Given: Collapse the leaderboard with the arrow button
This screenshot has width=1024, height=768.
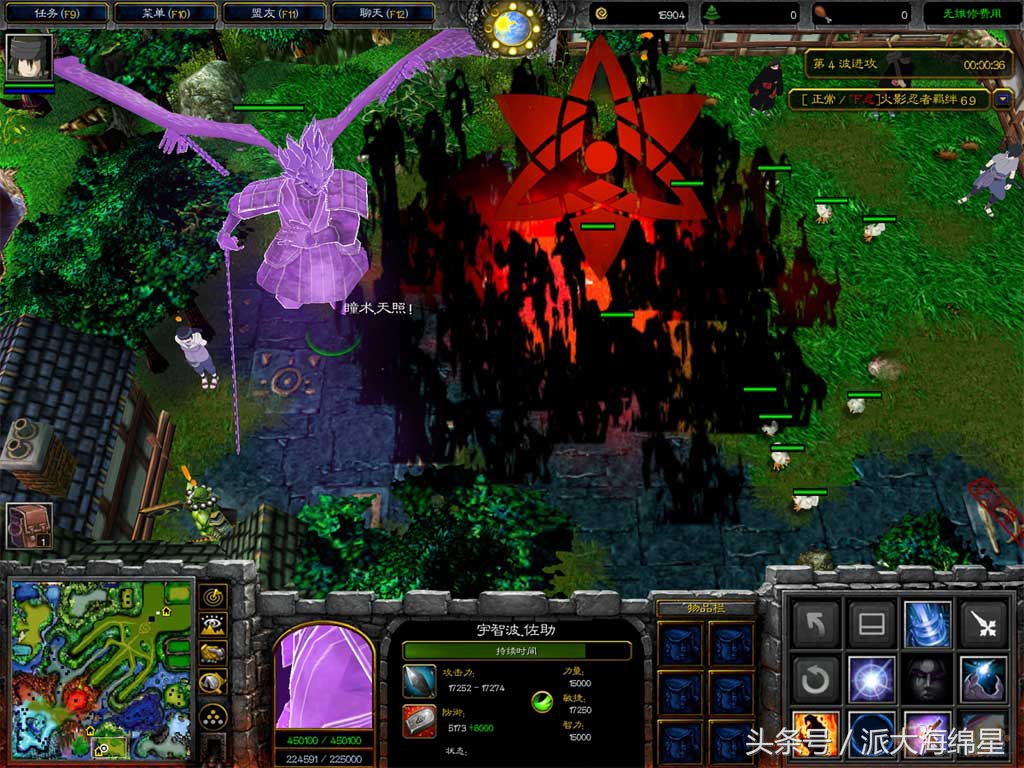Looking at the screenshot, I should pyautogui.click(x=1002, y=100).
